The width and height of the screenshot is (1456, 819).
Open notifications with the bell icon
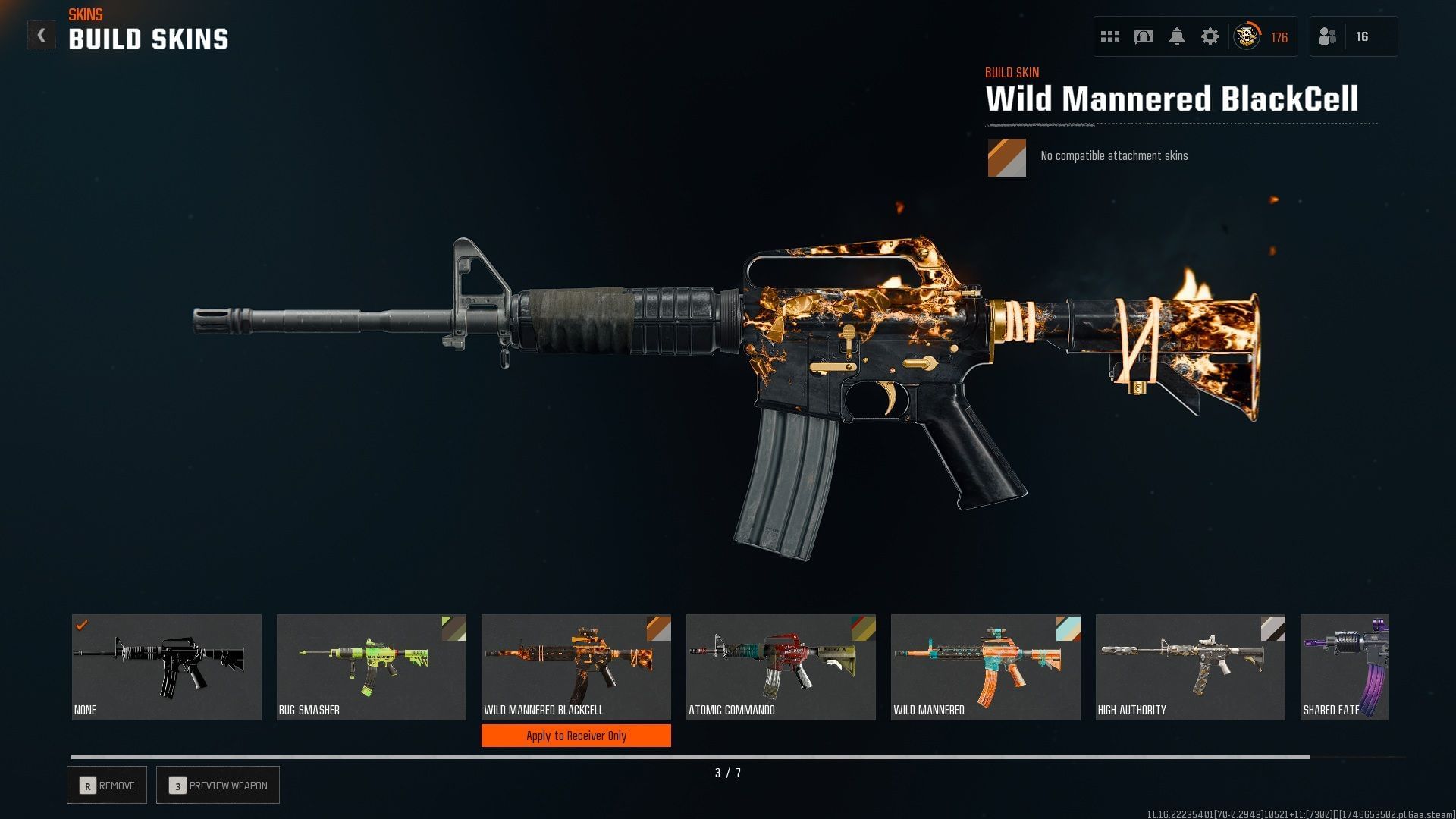pos(1177,36)
